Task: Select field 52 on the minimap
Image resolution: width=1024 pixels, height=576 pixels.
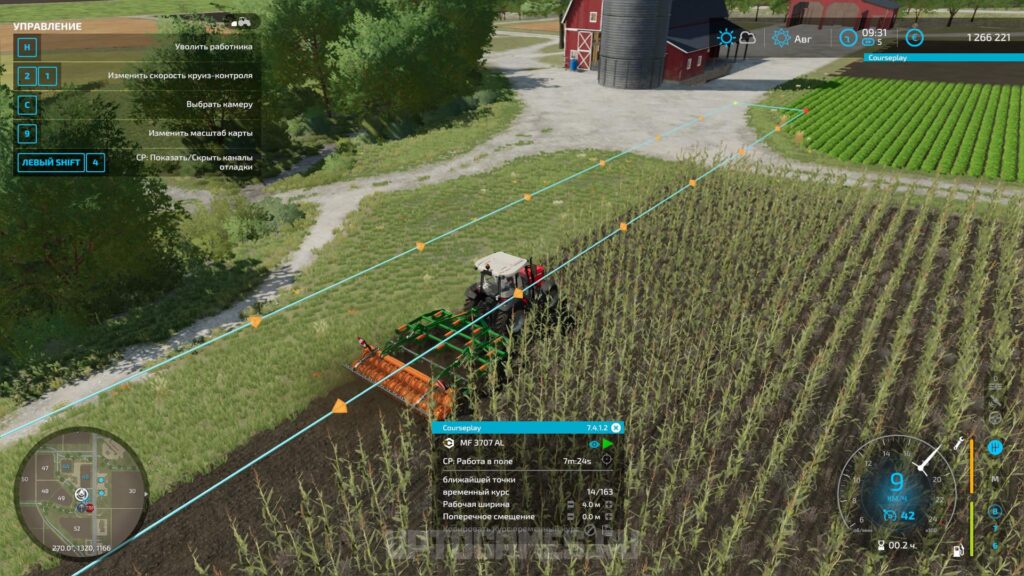Action: pyautogui.click(x=77, y=527)
